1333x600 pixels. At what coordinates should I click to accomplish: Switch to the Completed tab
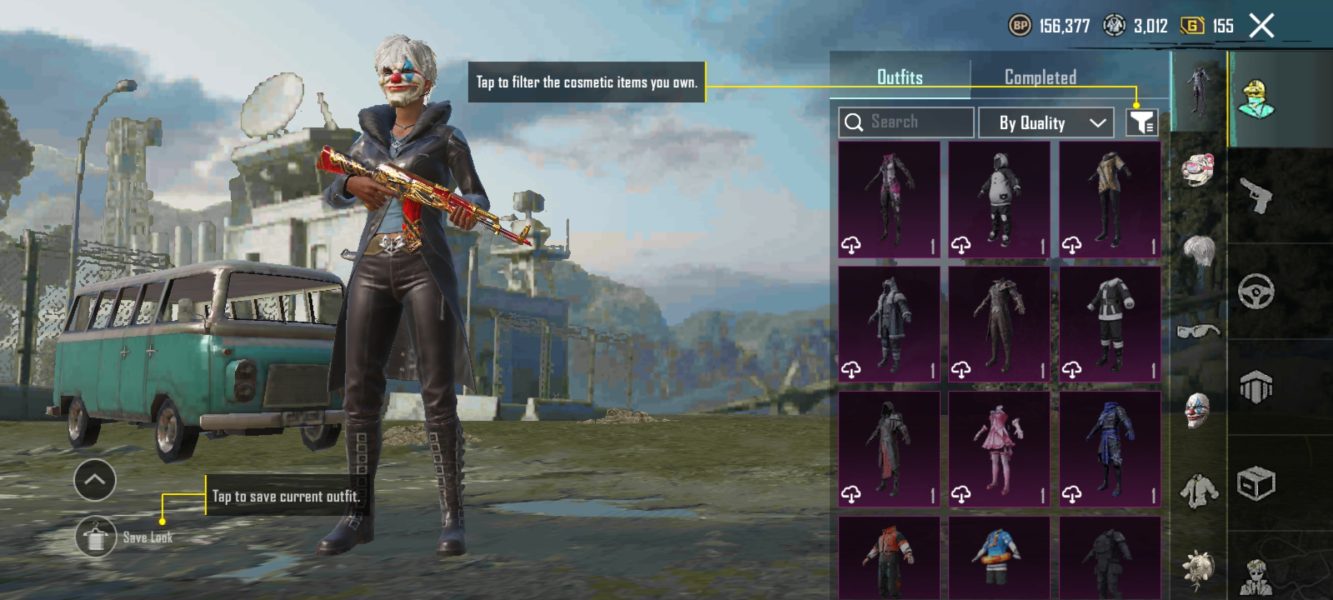coord(1040,77)
